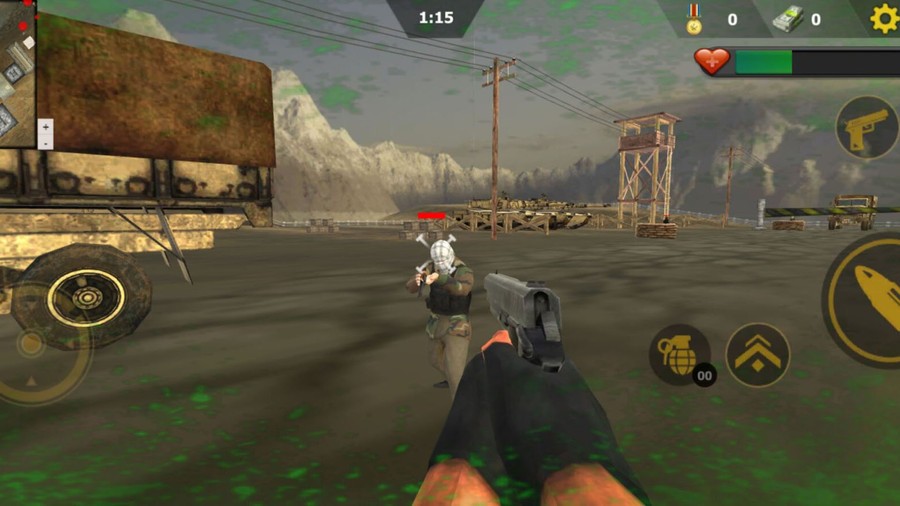Screen dimensions: 900x506
Task: Open the settings gear
Action: point(884,18)
